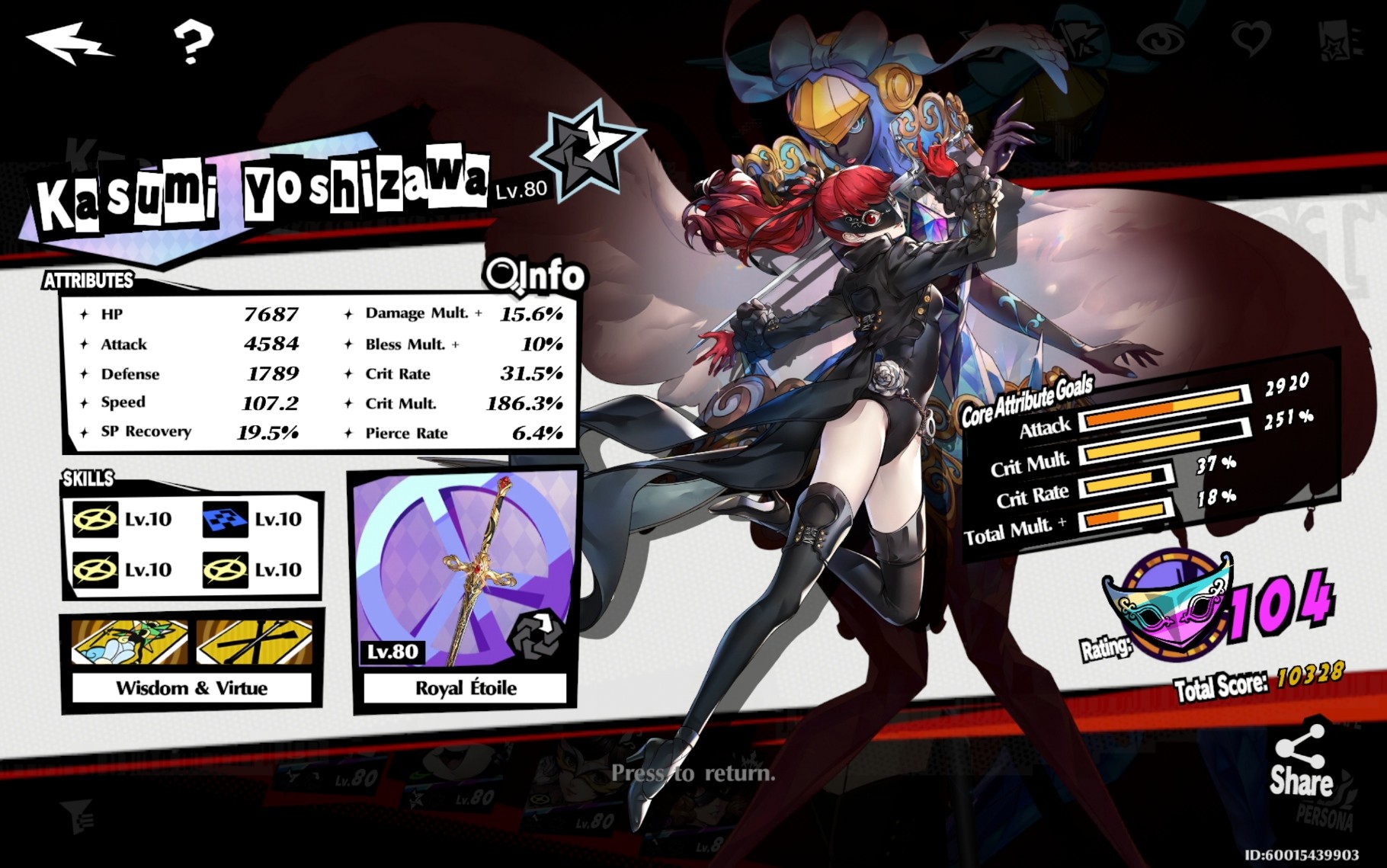Go back using the arrow button
The width and height of the screenshot is (1387, 868).
[x=69, y=43]
